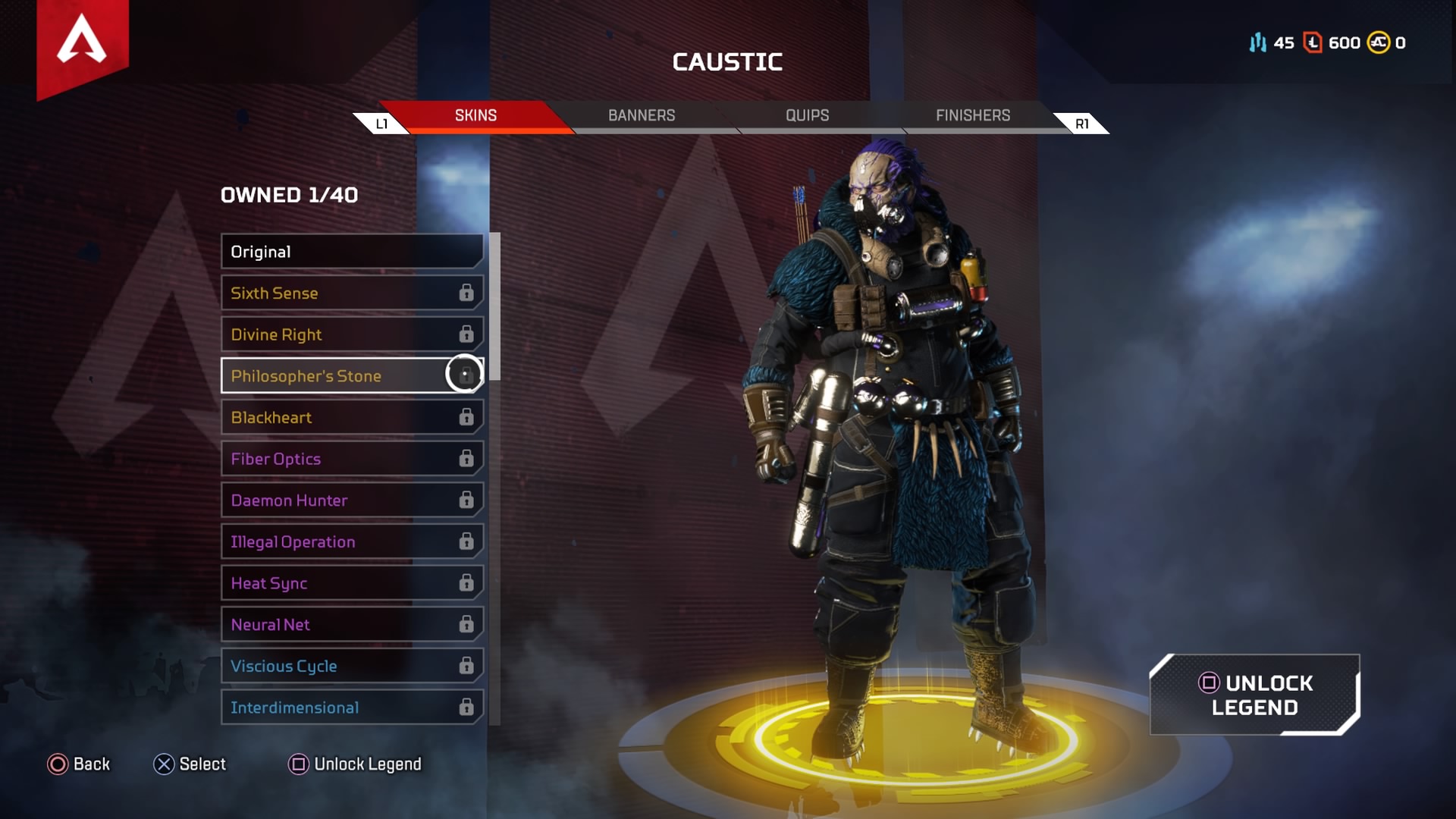Click the L1 shoulder button indicator
Image resolution: width=1456 pixels, height=819 pixels.
(x=381, y=122)
